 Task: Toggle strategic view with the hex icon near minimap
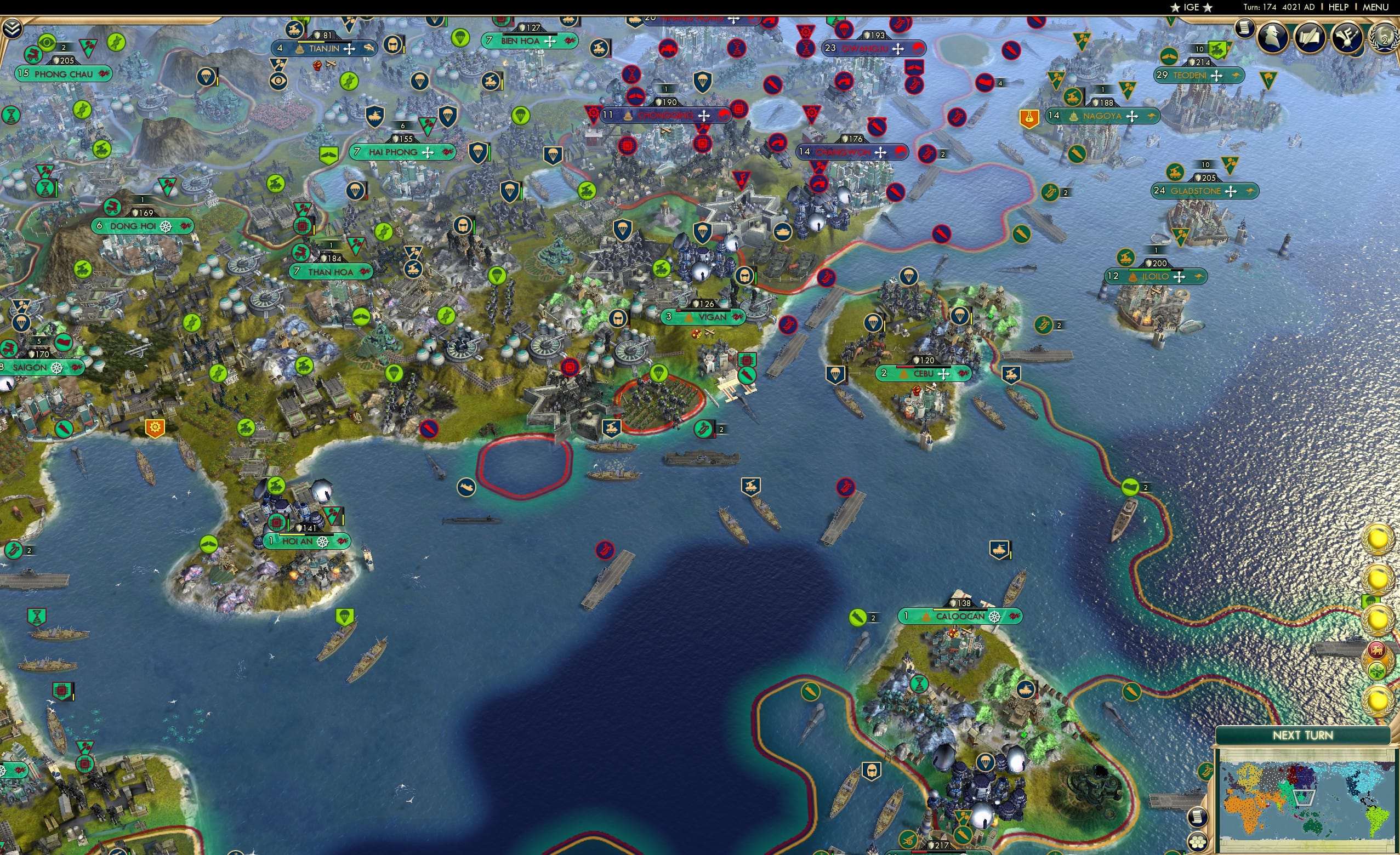(x=1198, y=842)
